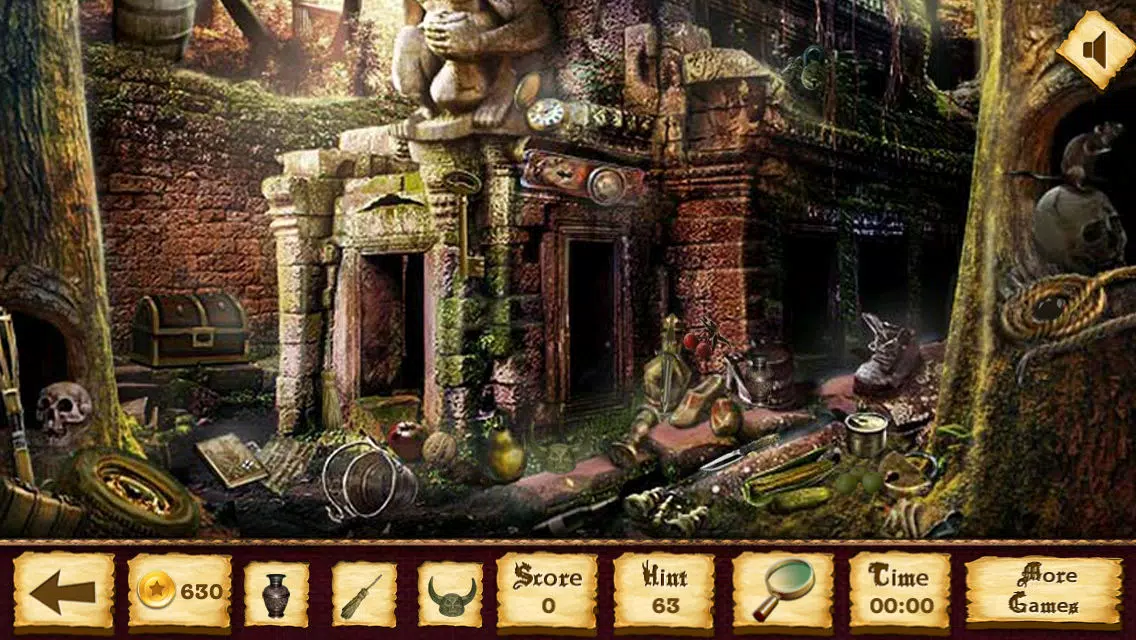Use a hint from the Hint button
The height and width of the screenshot is (640, 1136).
pyautogui.click(x=664, y=591)
